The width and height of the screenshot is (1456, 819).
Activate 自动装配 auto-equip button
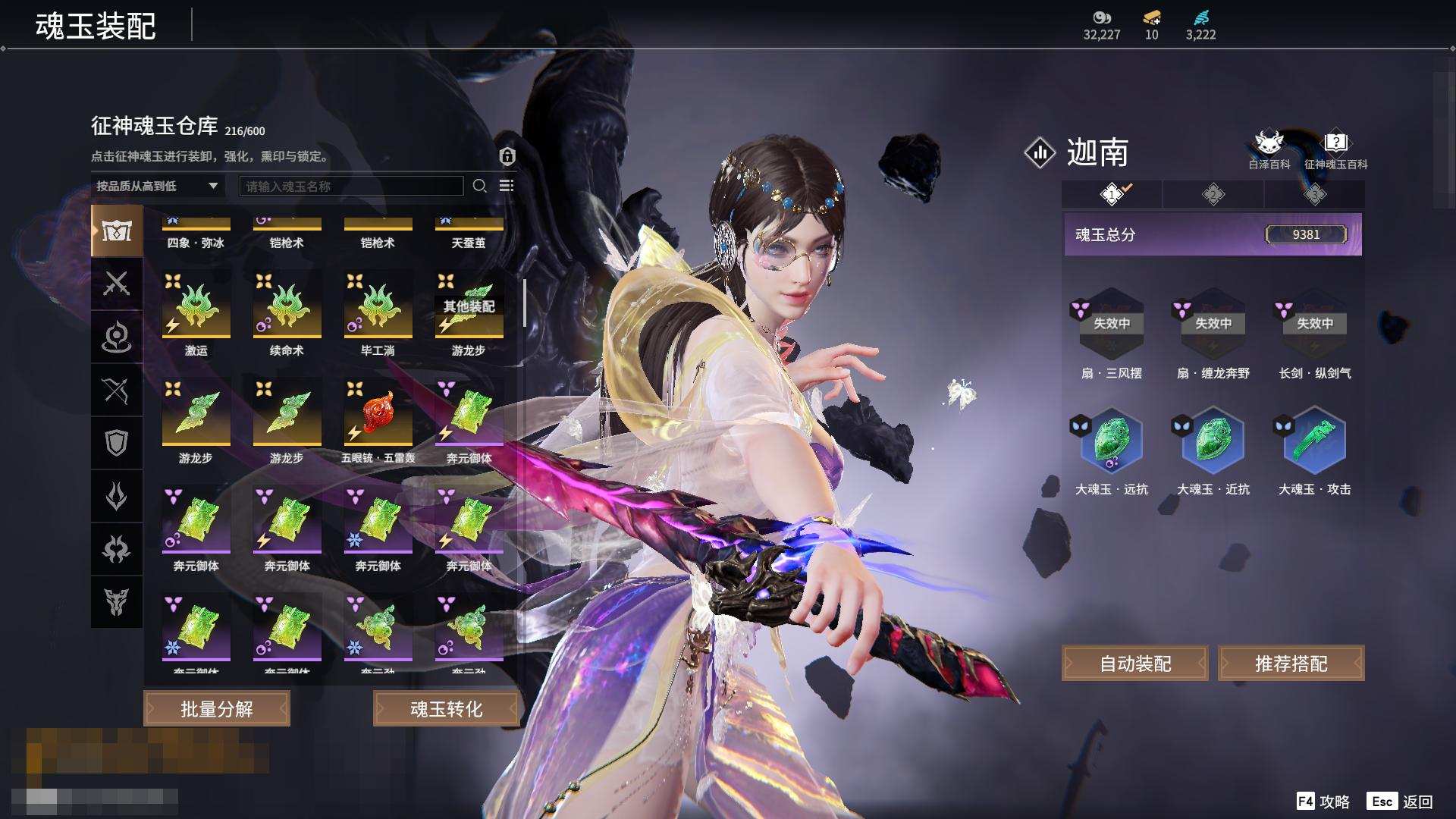pyautogui.click(x=1135, y=664)
